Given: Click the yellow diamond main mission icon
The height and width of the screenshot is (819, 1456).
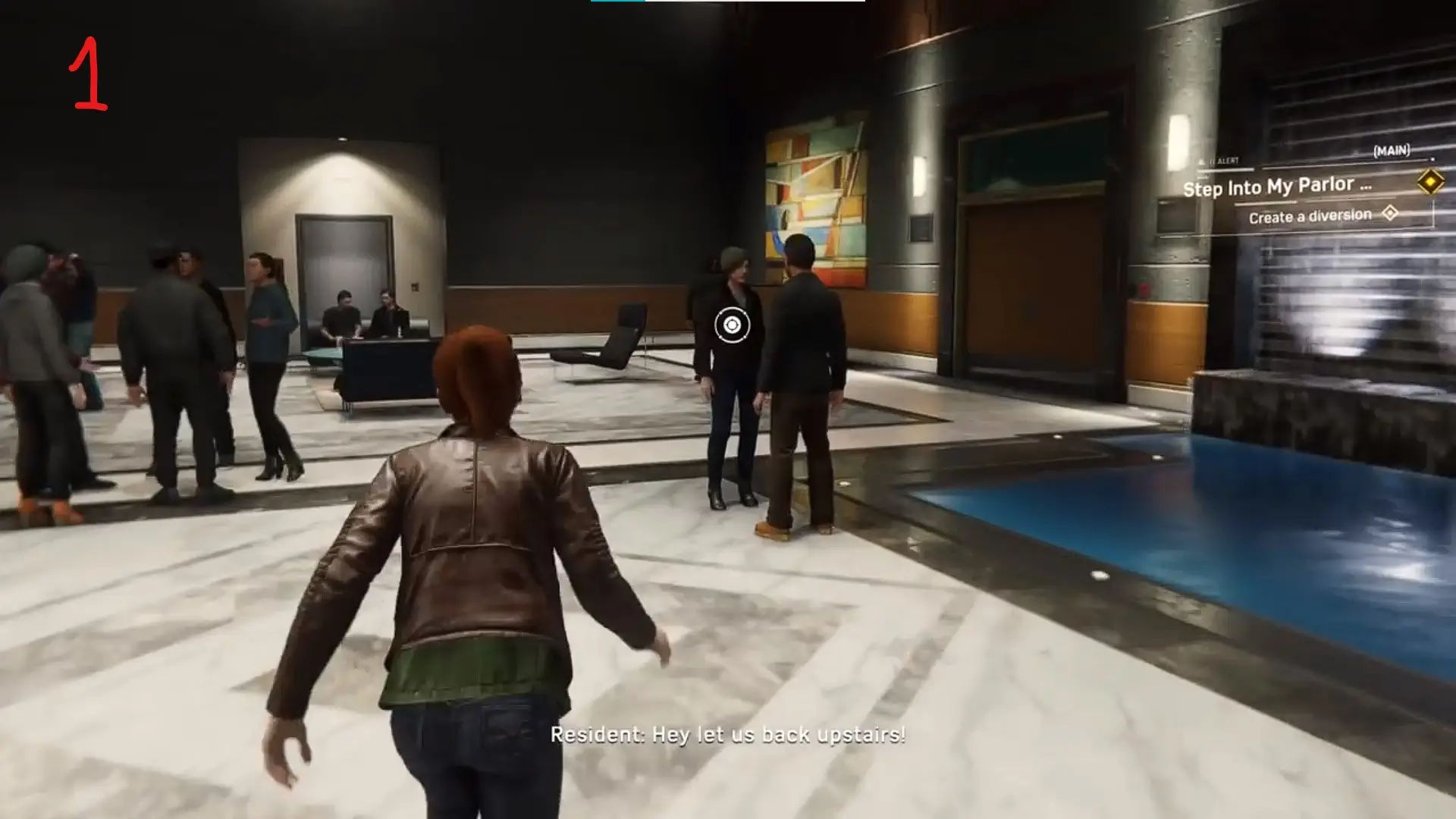Looking at the screenshot, I should 1430,182.
